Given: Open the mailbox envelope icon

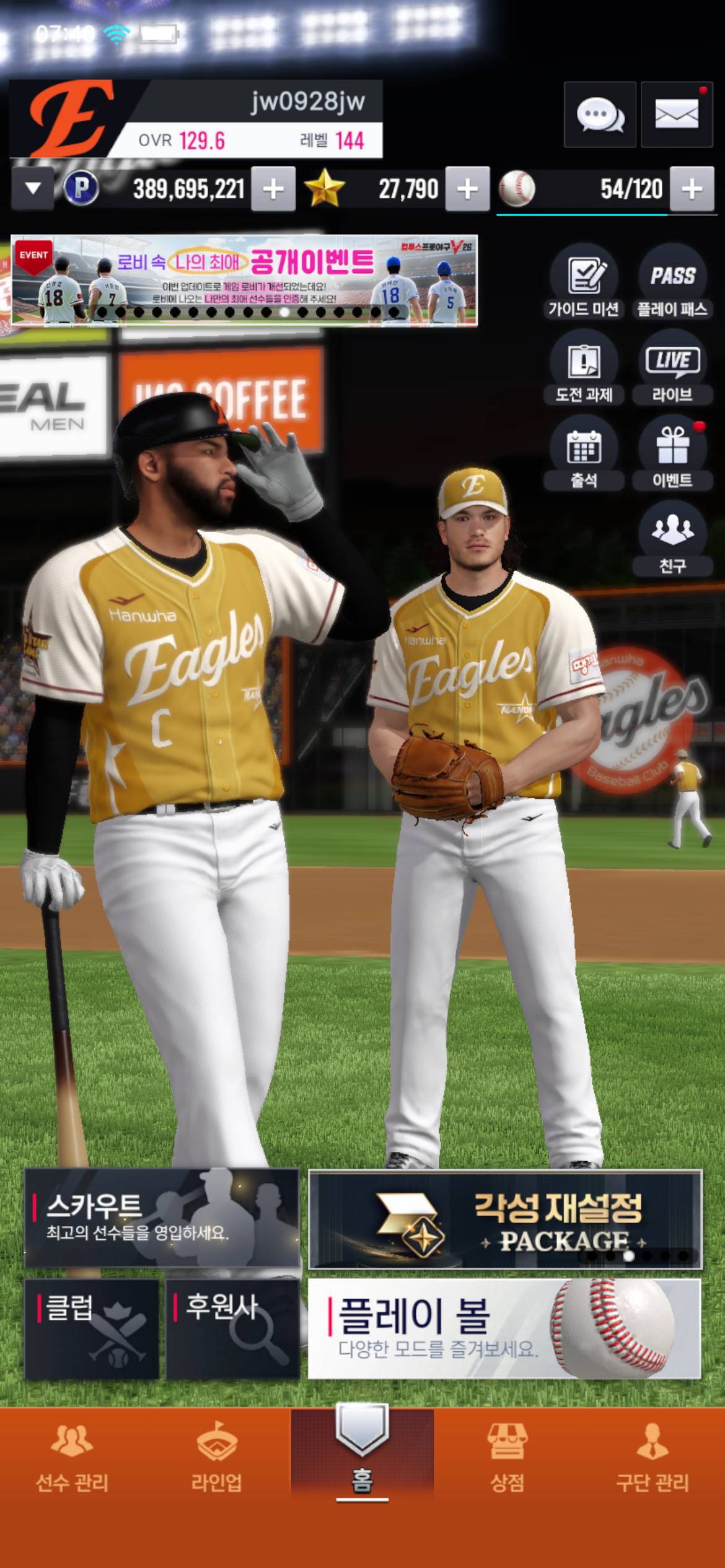Looking at the screenshot, I should coord(677,115).
